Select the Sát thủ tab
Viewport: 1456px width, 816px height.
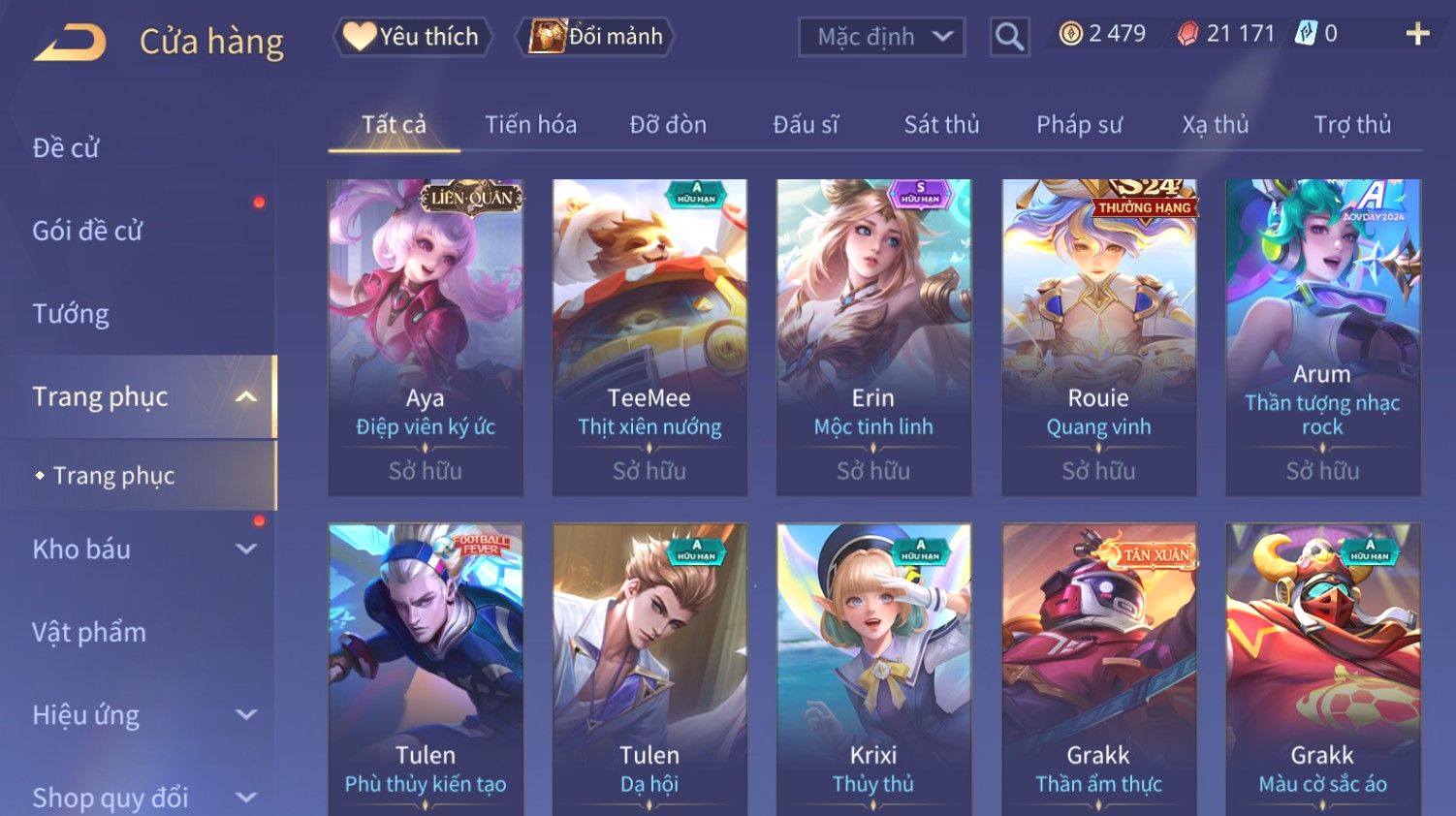pyautogui.click(x=941, y=125)
